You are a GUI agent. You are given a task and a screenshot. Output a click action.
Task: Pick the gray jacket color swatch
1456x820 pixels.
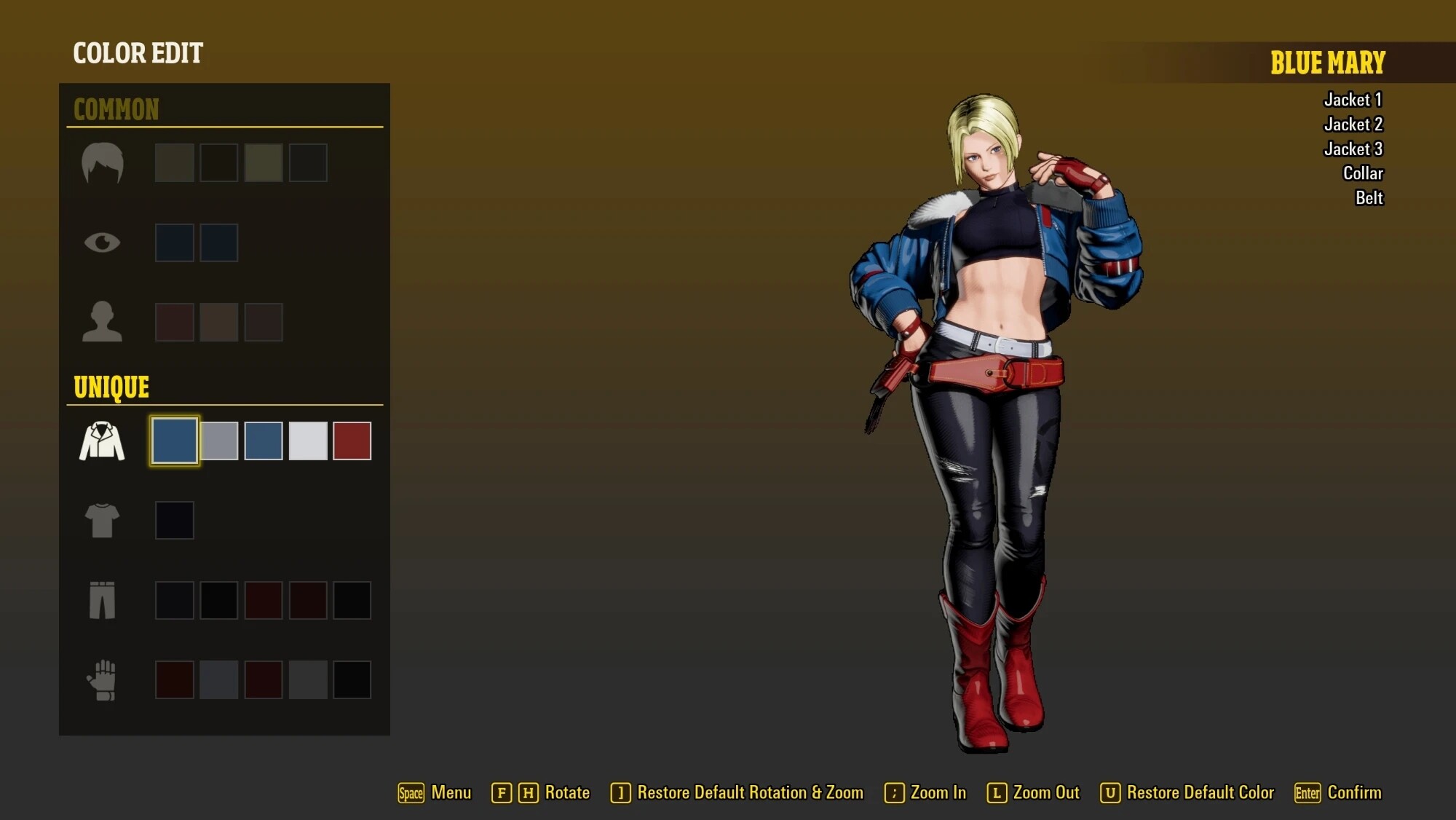click(x=219, y=441)
